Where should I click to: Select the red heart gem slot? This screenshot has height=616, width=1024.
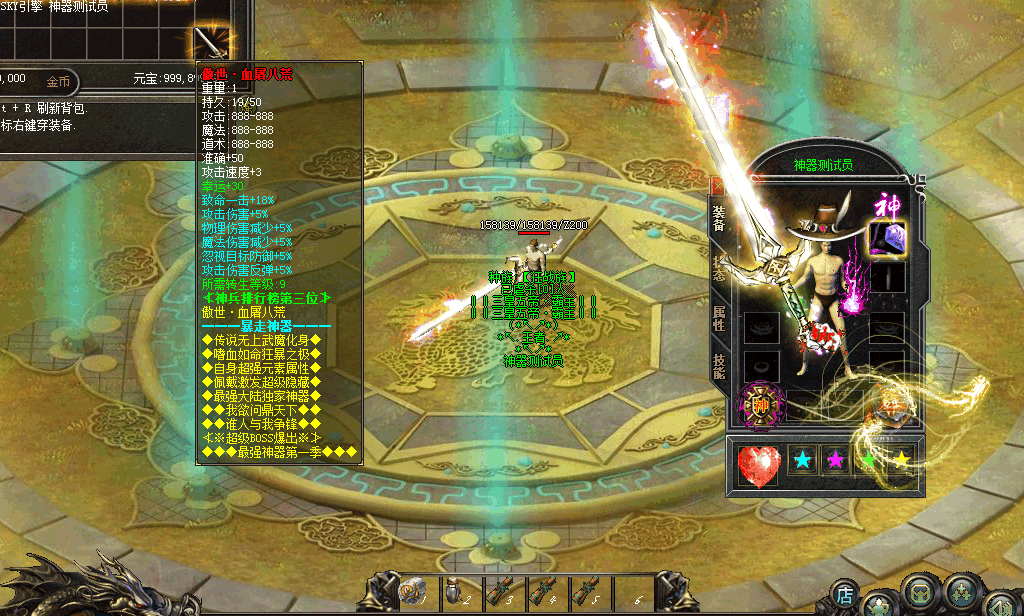[759, 466]
